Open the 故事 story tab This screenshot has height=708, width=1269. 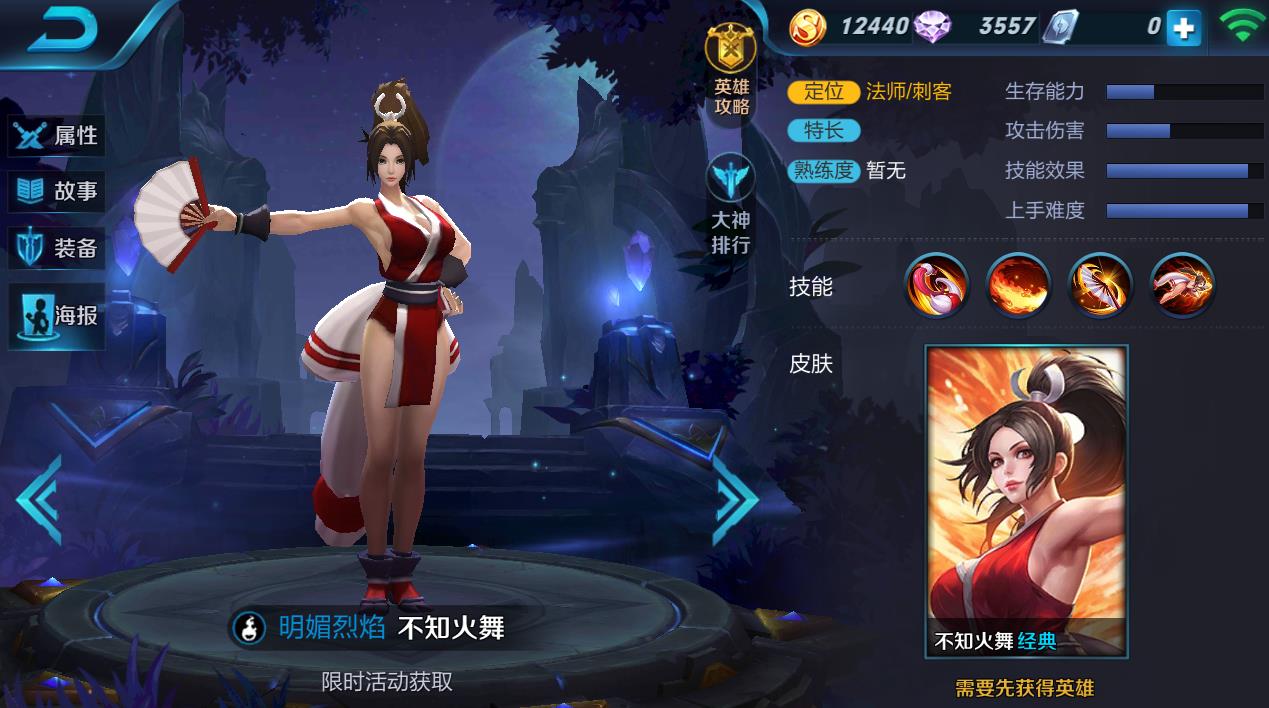57,191
